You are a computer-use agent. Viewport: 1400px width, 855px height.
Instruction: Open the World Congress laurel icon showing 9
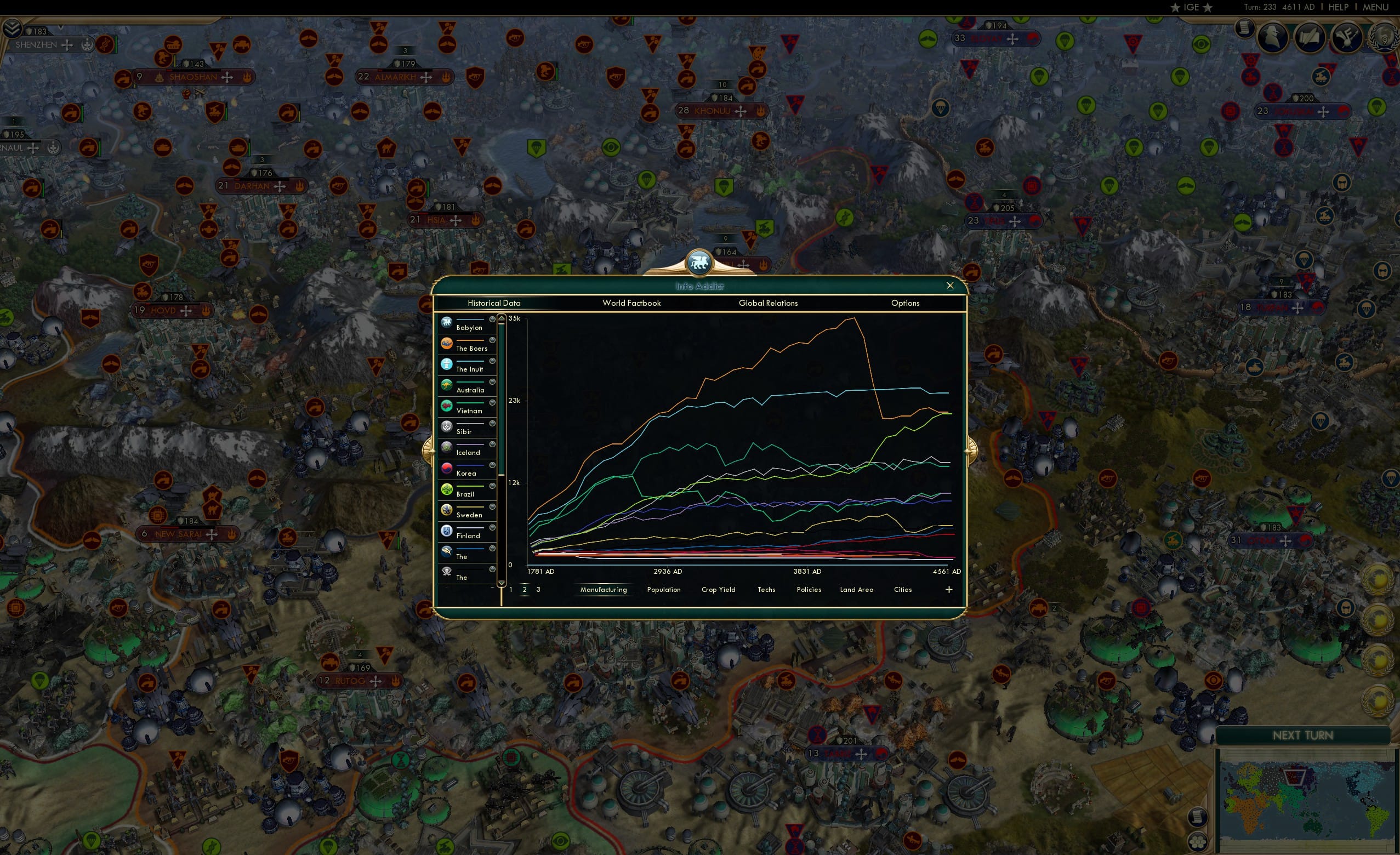[1383, 37]
